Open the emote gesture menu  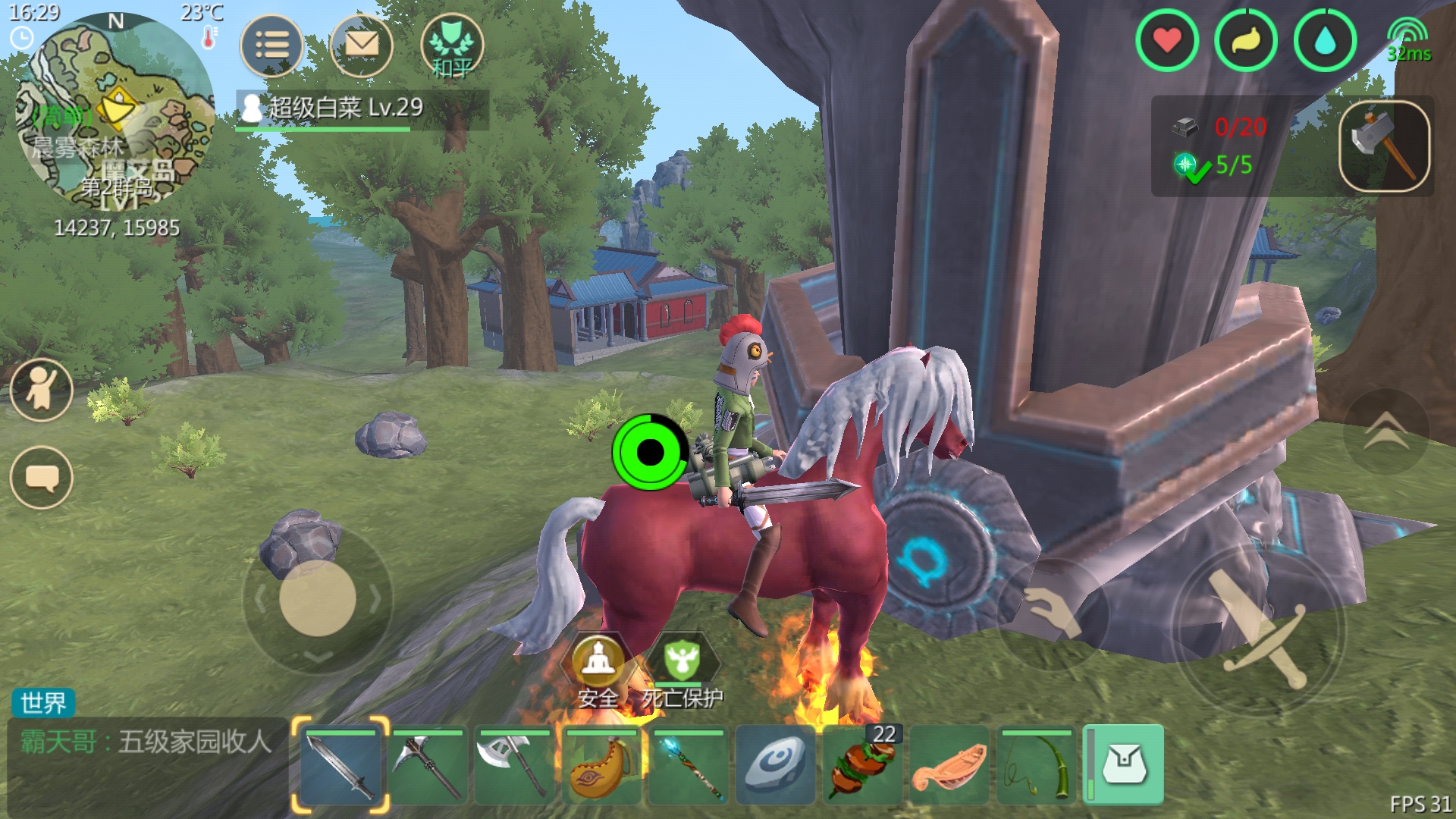[x=42, y=390]
